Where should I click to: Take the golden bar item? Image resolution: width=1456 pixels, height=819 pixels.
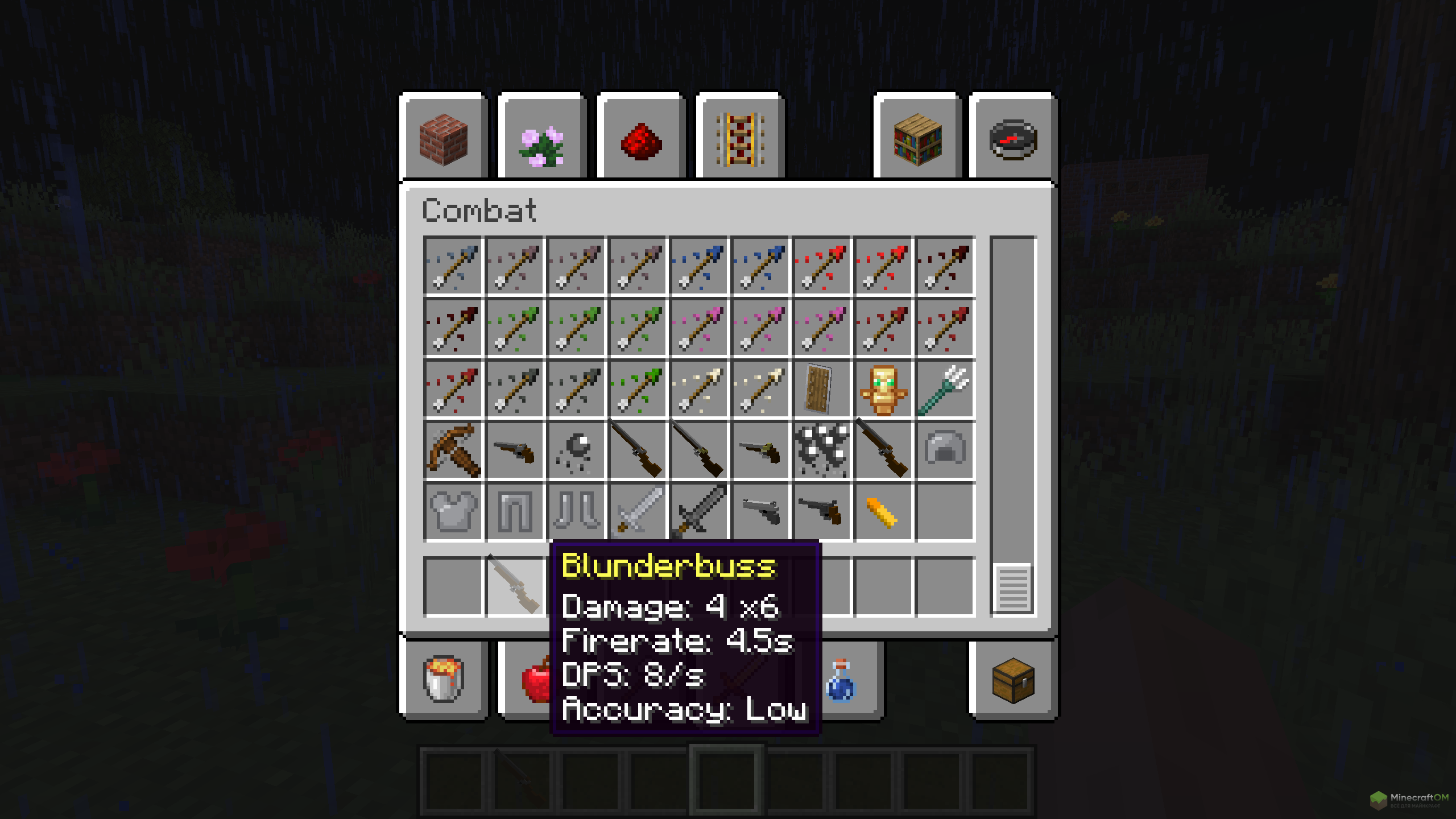coord(883,512)
